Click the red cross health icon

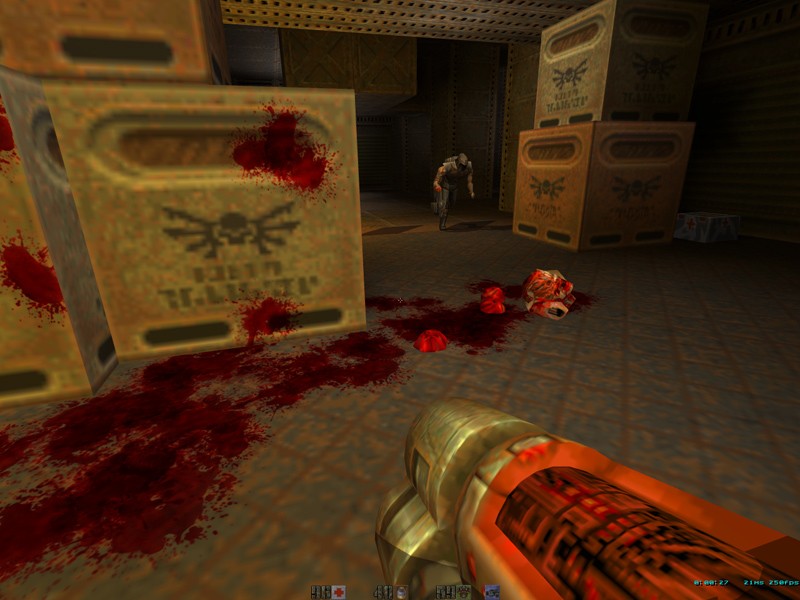click(x=338, y=592)
